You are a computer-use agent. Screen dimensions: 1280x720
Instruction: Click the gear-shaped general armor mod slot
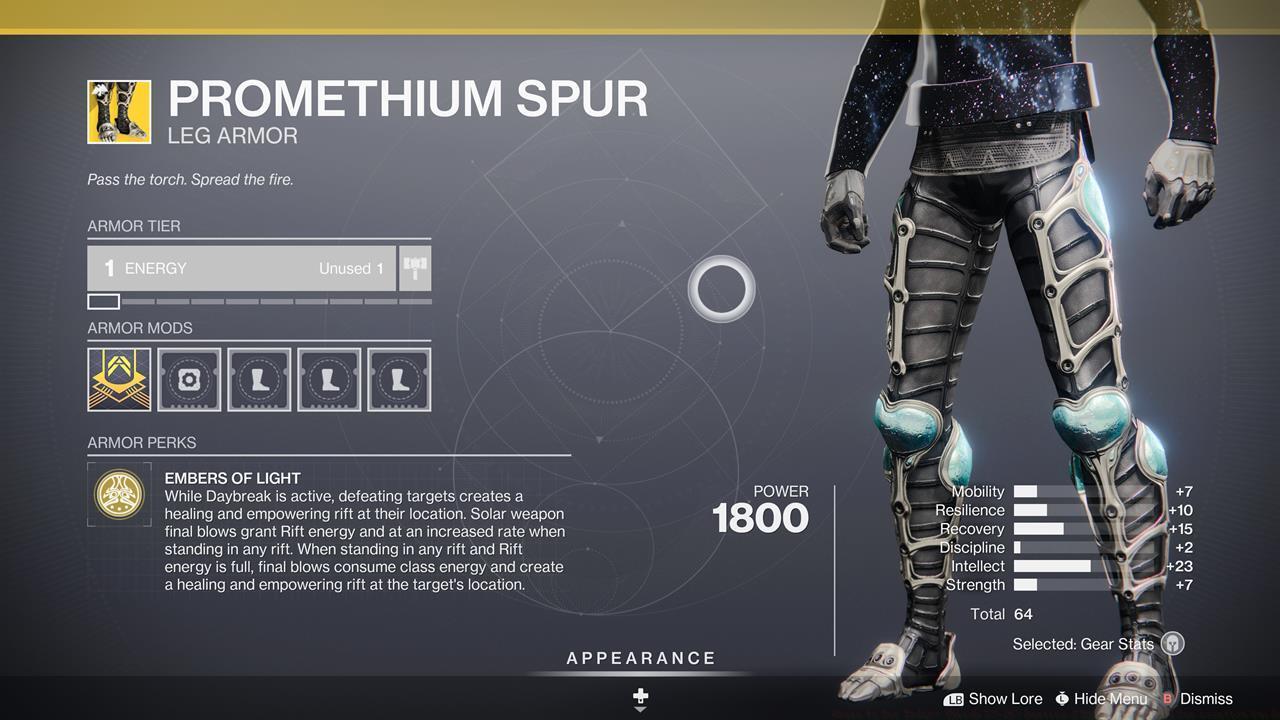(x=189, y=378)
